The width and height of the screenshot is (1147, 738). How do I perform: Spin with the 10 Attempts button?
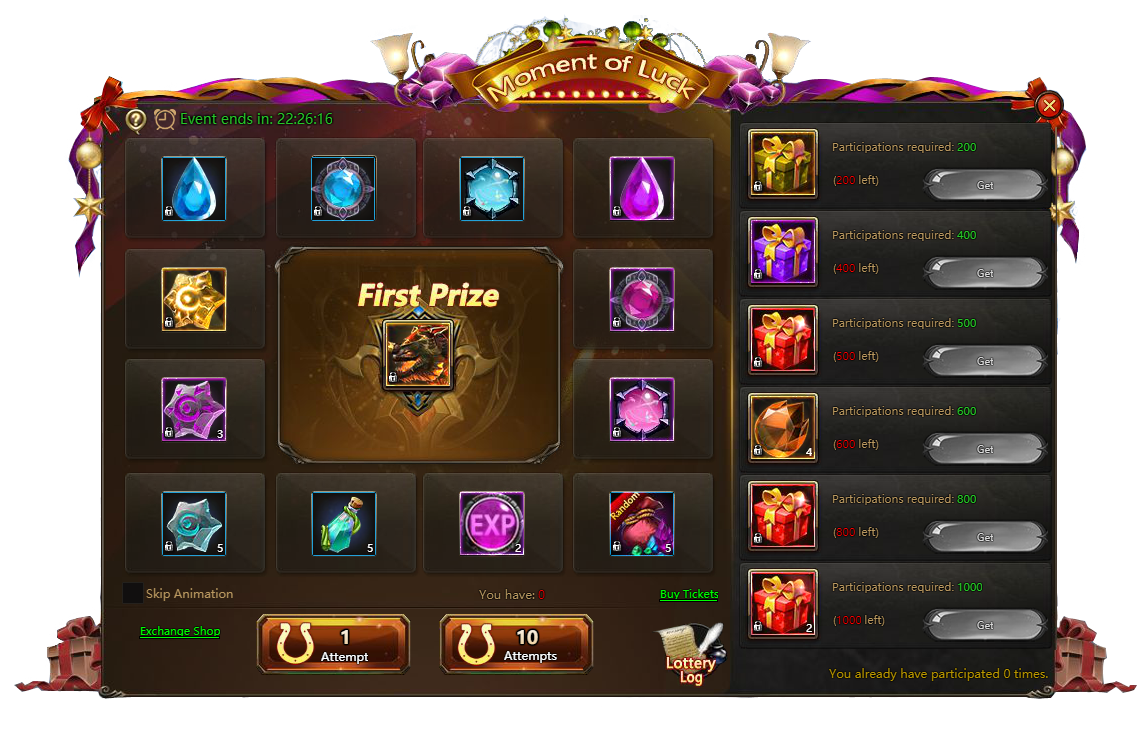click(516, 644)
